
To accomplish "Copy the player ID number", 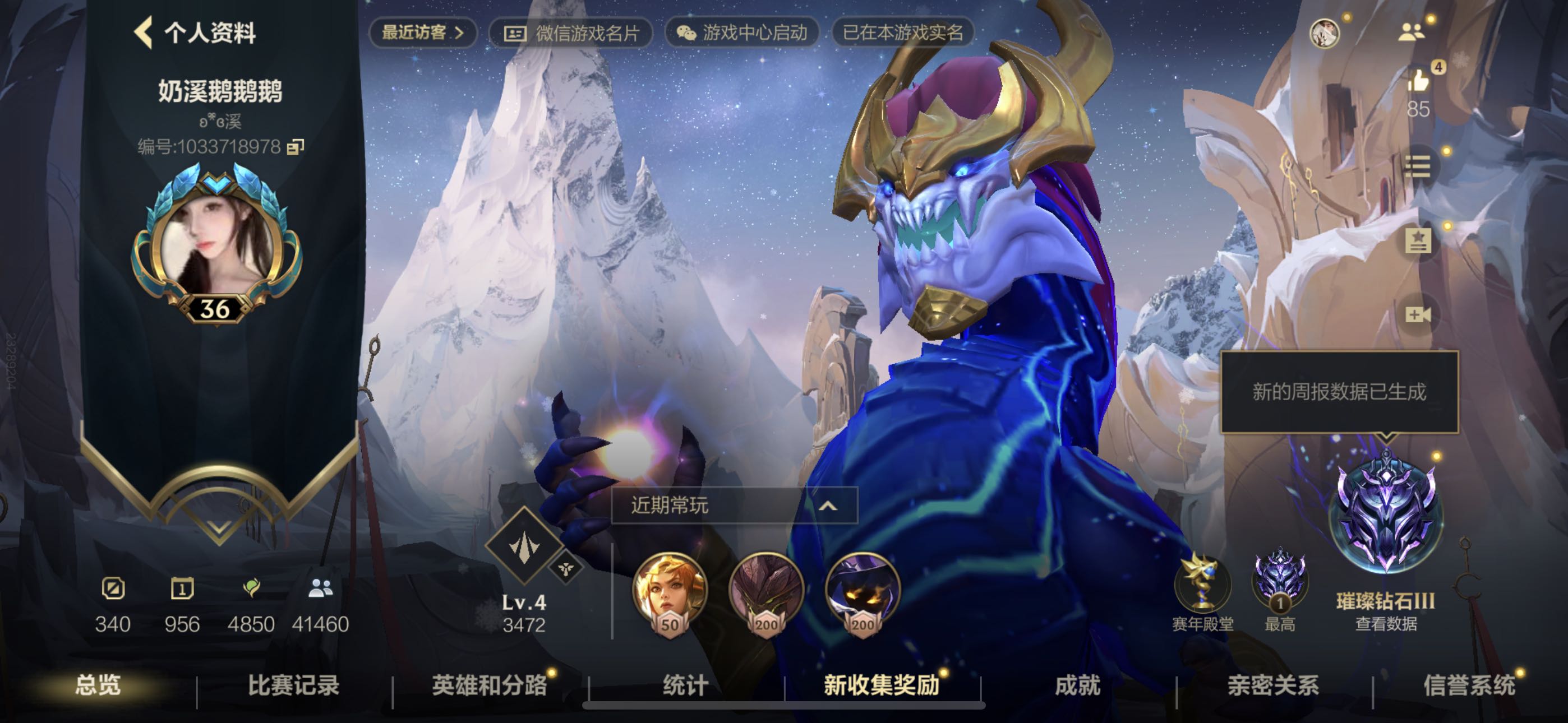I will tap(296, 147).
